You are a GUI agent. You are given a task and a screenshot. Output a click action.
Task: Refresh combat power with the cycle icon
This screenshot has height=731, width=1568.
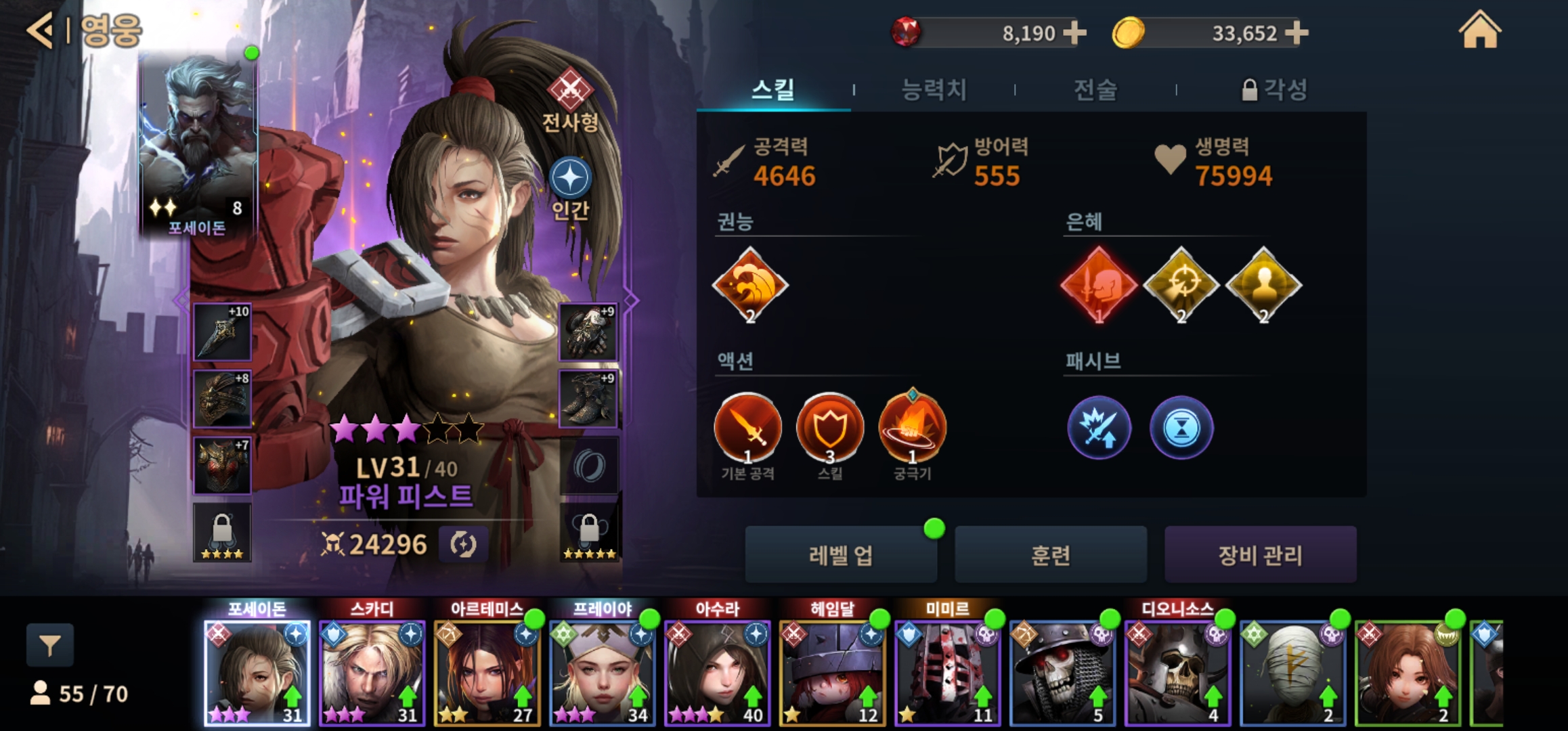[463, 544]
